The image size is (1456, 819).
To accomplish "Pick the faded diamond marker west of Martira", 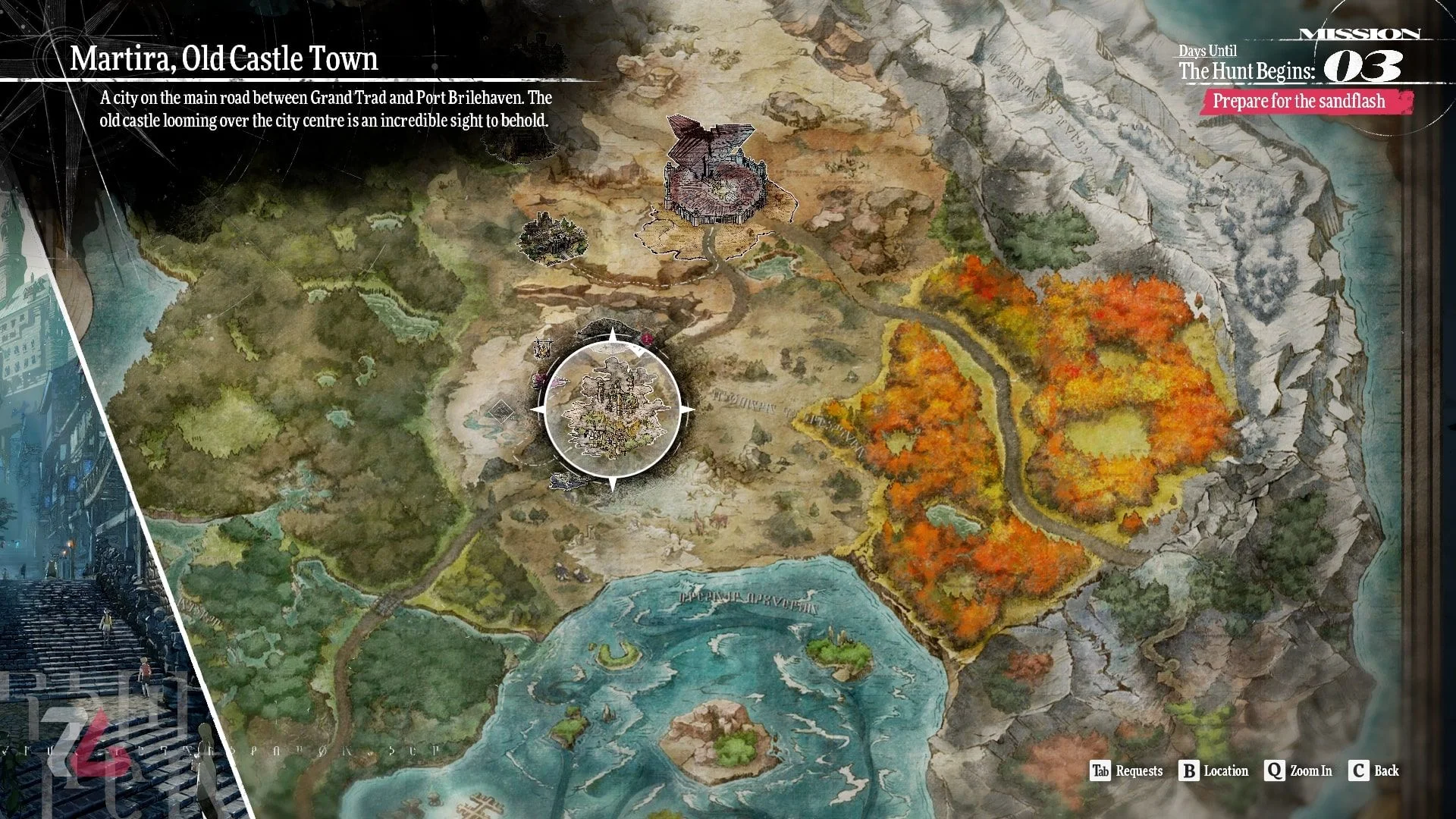I will point(500,412).
